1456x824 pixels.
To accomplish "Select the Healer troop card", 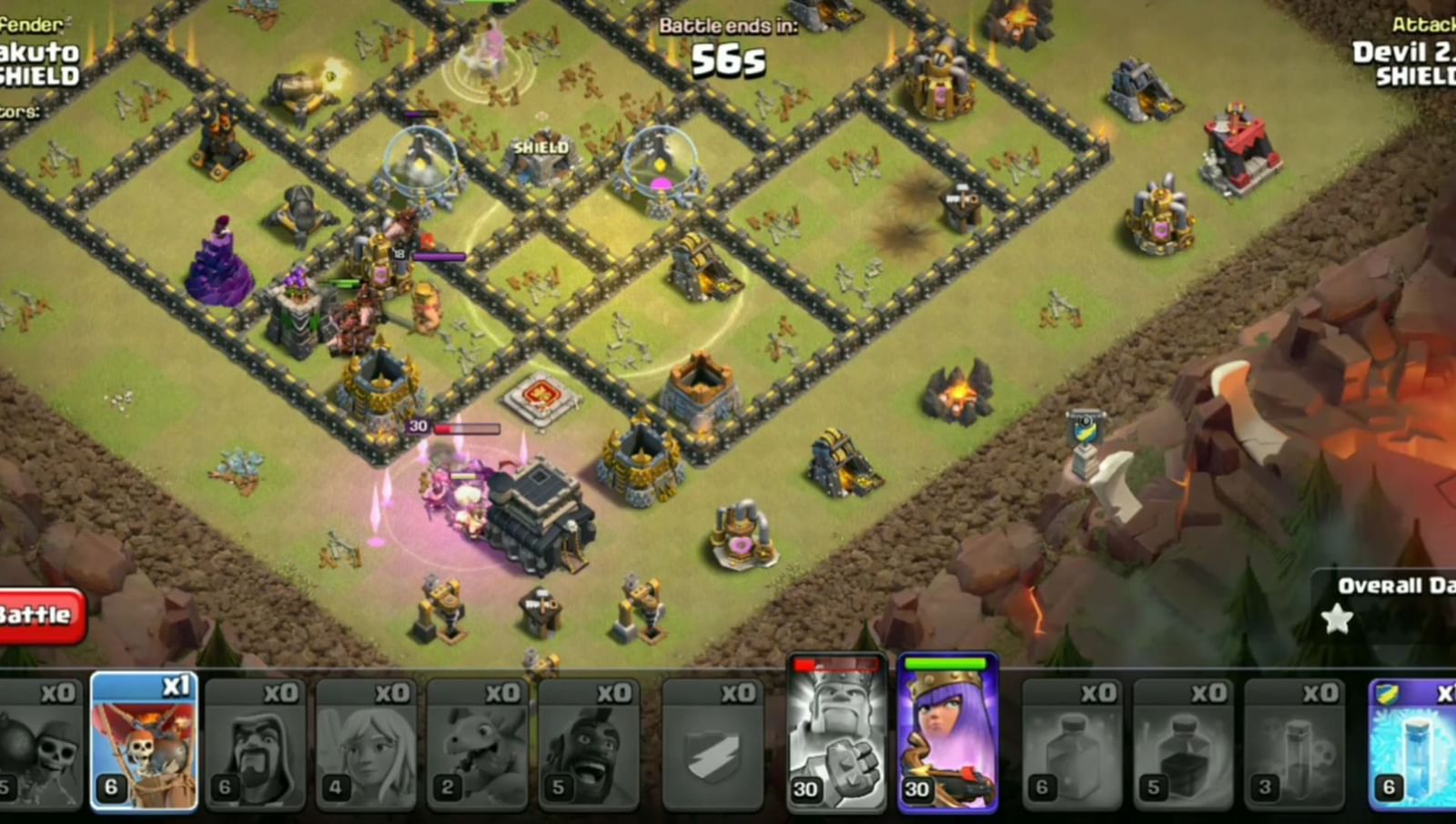I will coord(369,742).
